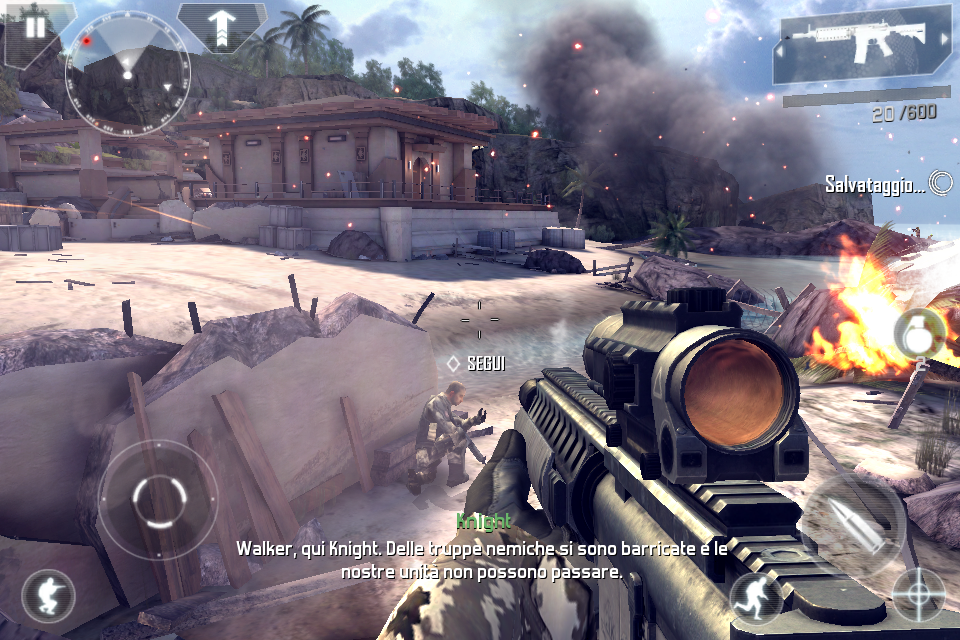Screen dimensions: 960x640
Task: Crouch using the kneeling soldier icon
Action: pos(47,596)
